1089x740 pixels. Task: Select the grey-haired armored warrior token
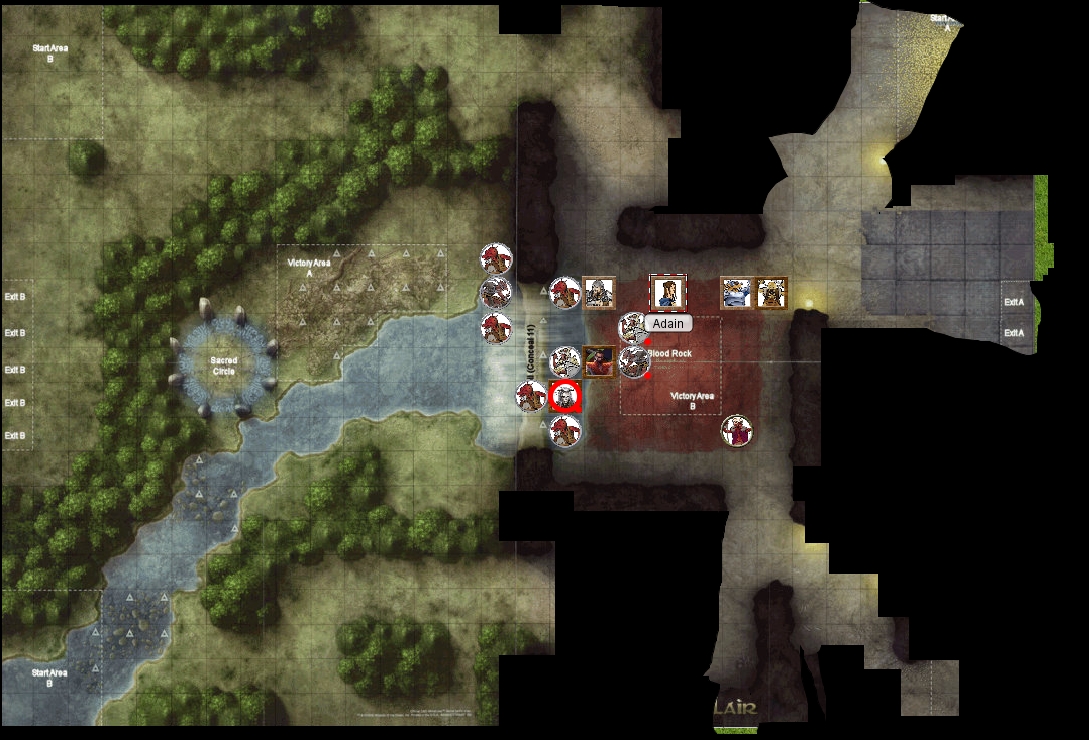(599, 293)
